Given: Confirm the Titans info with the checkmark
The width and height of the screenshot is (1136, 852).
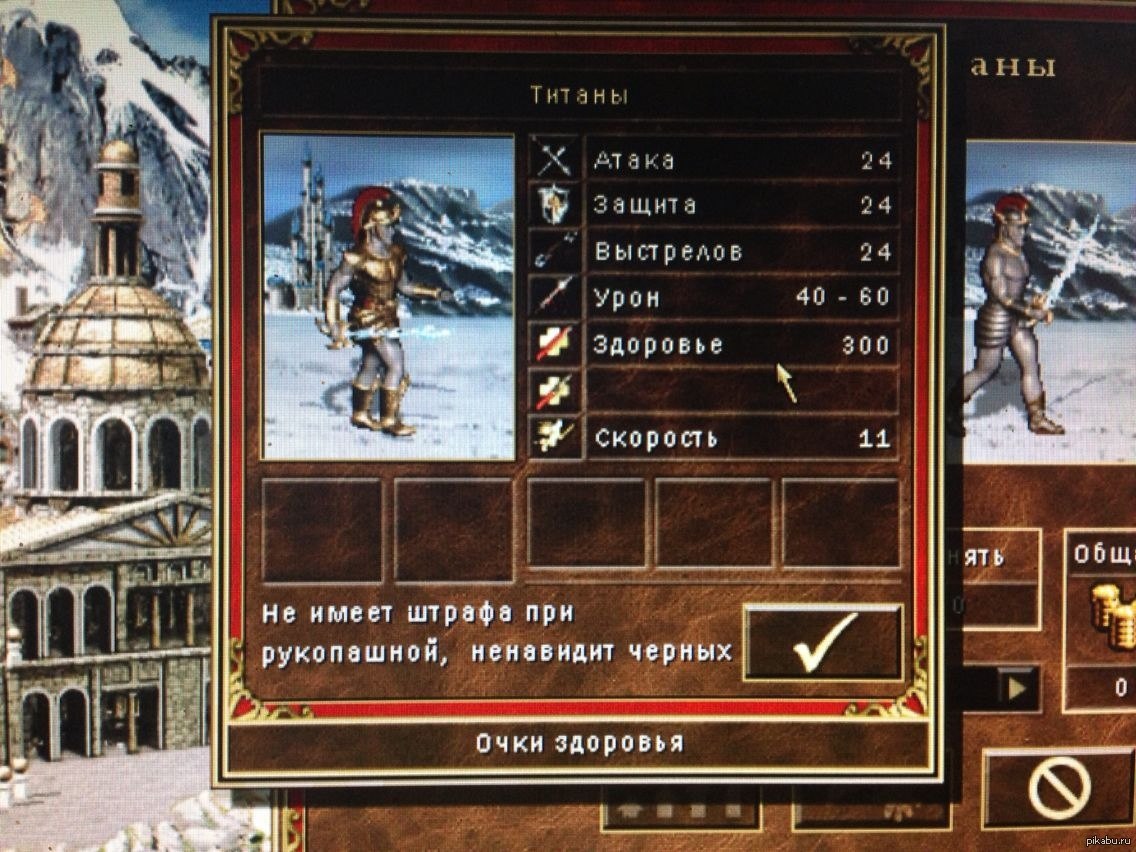Looking at the screenshot, I should point(823,643).
